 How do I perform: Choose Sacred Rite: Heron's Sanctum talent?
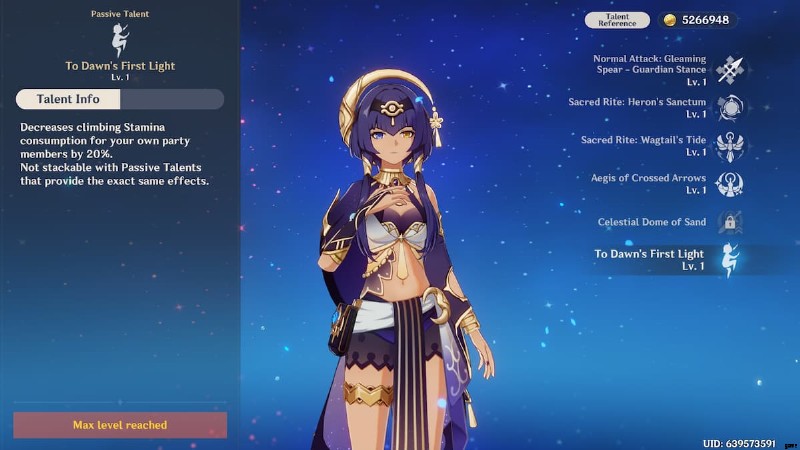730,108
